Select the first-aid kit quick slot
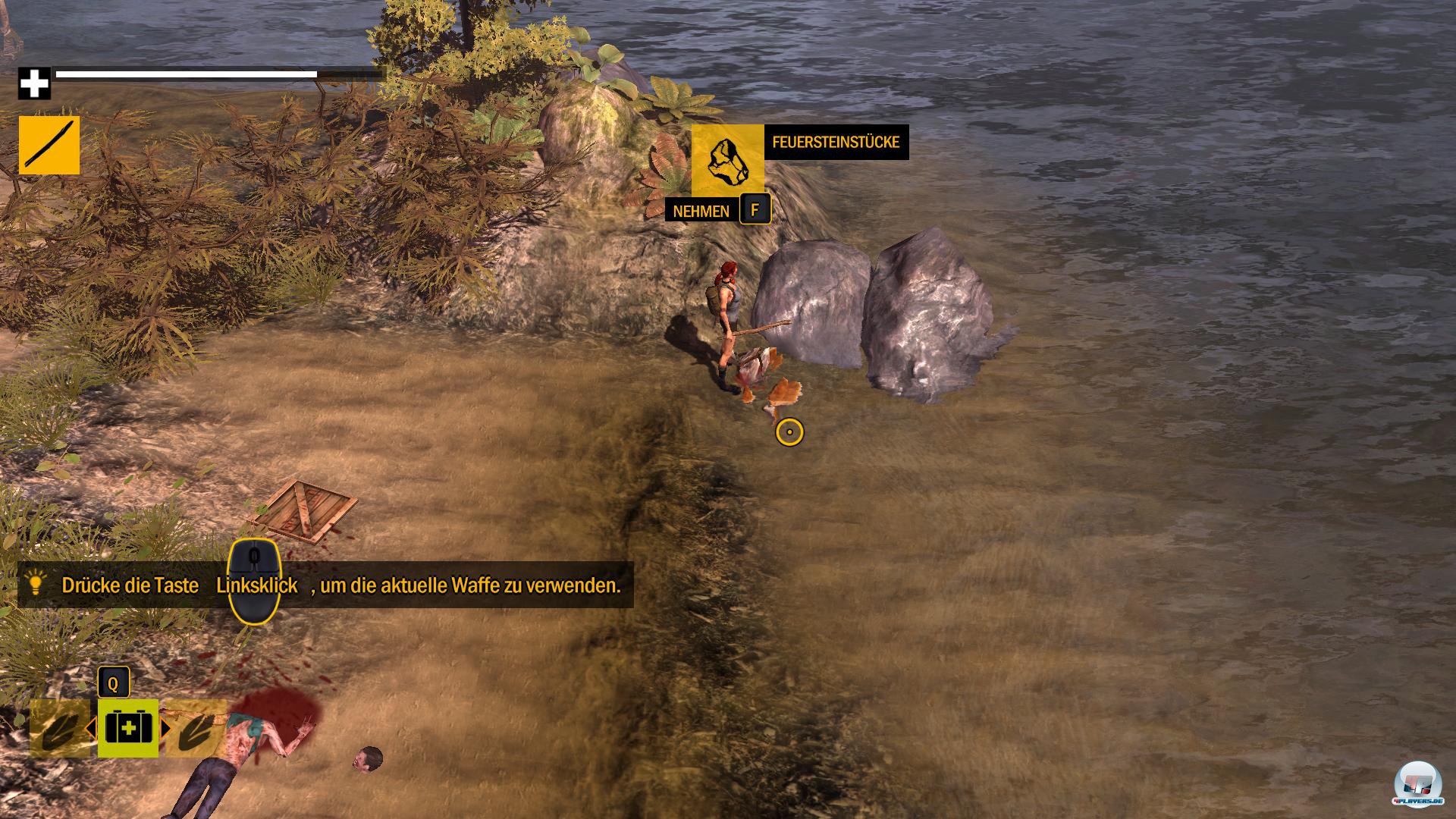1456x819 pixels. coord(128,728)
